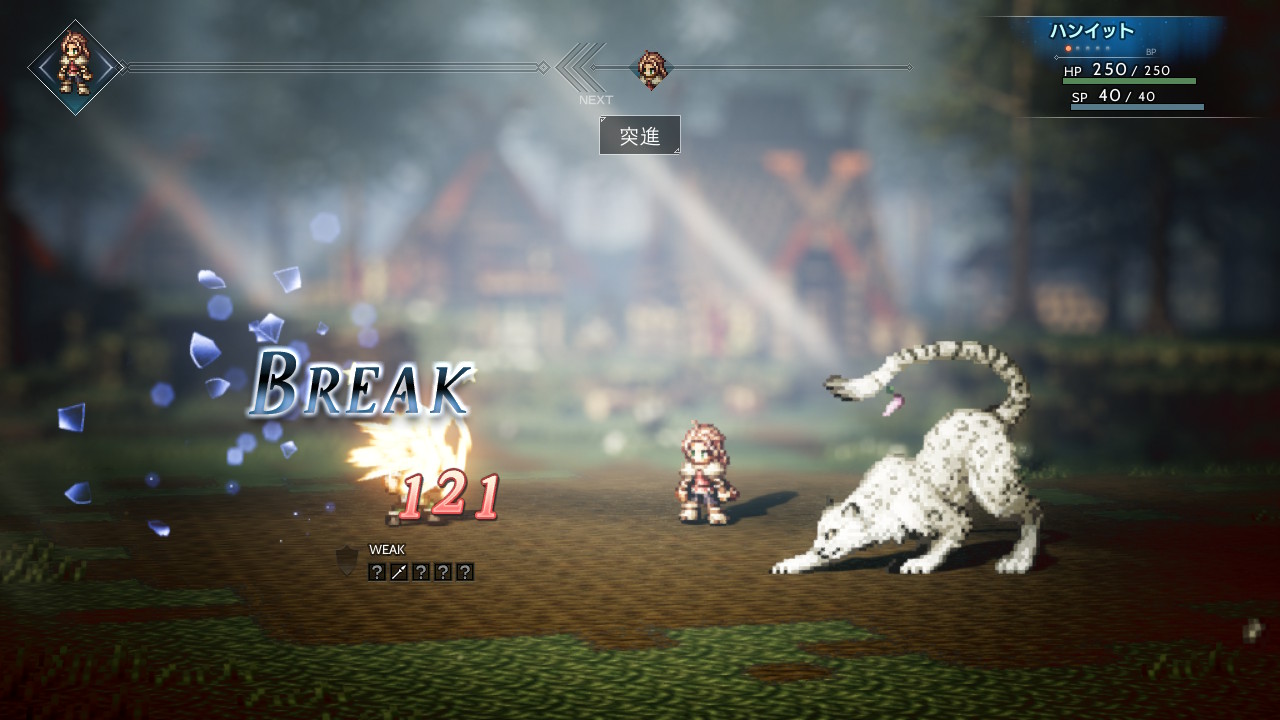The image size is (1280, 720).
Task: Click the NEXT turn character portrait
Action: pyautogui.click(x=651, y=69)
